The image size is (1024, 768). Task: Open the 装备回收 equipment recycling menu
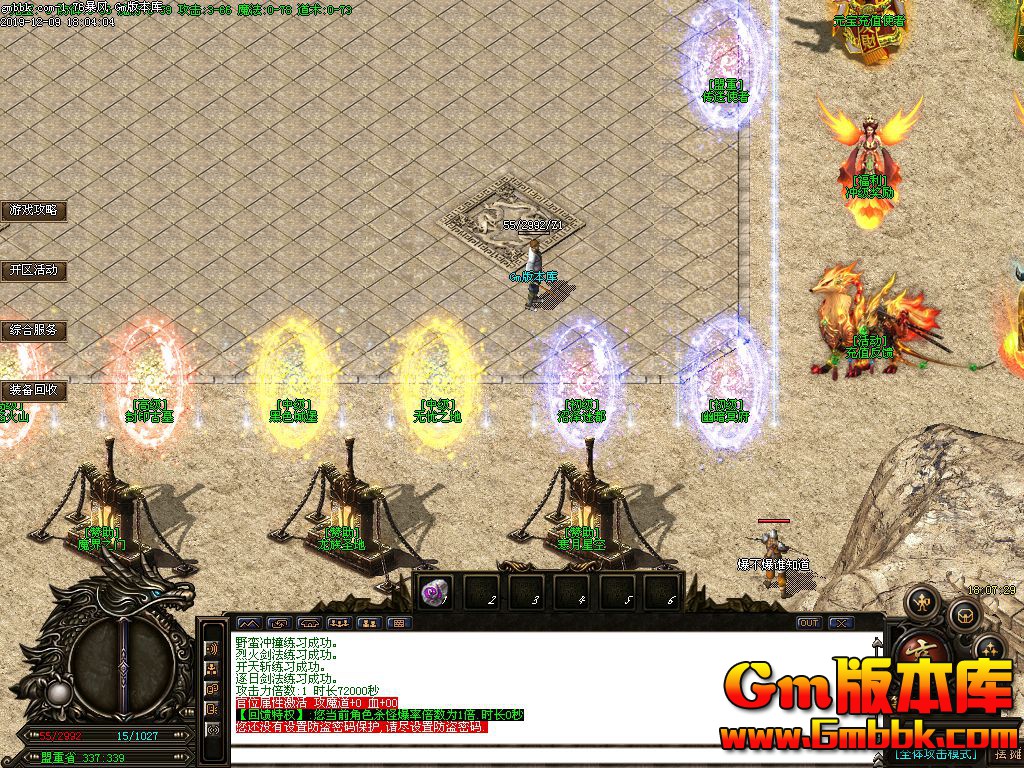click(33, 390)
